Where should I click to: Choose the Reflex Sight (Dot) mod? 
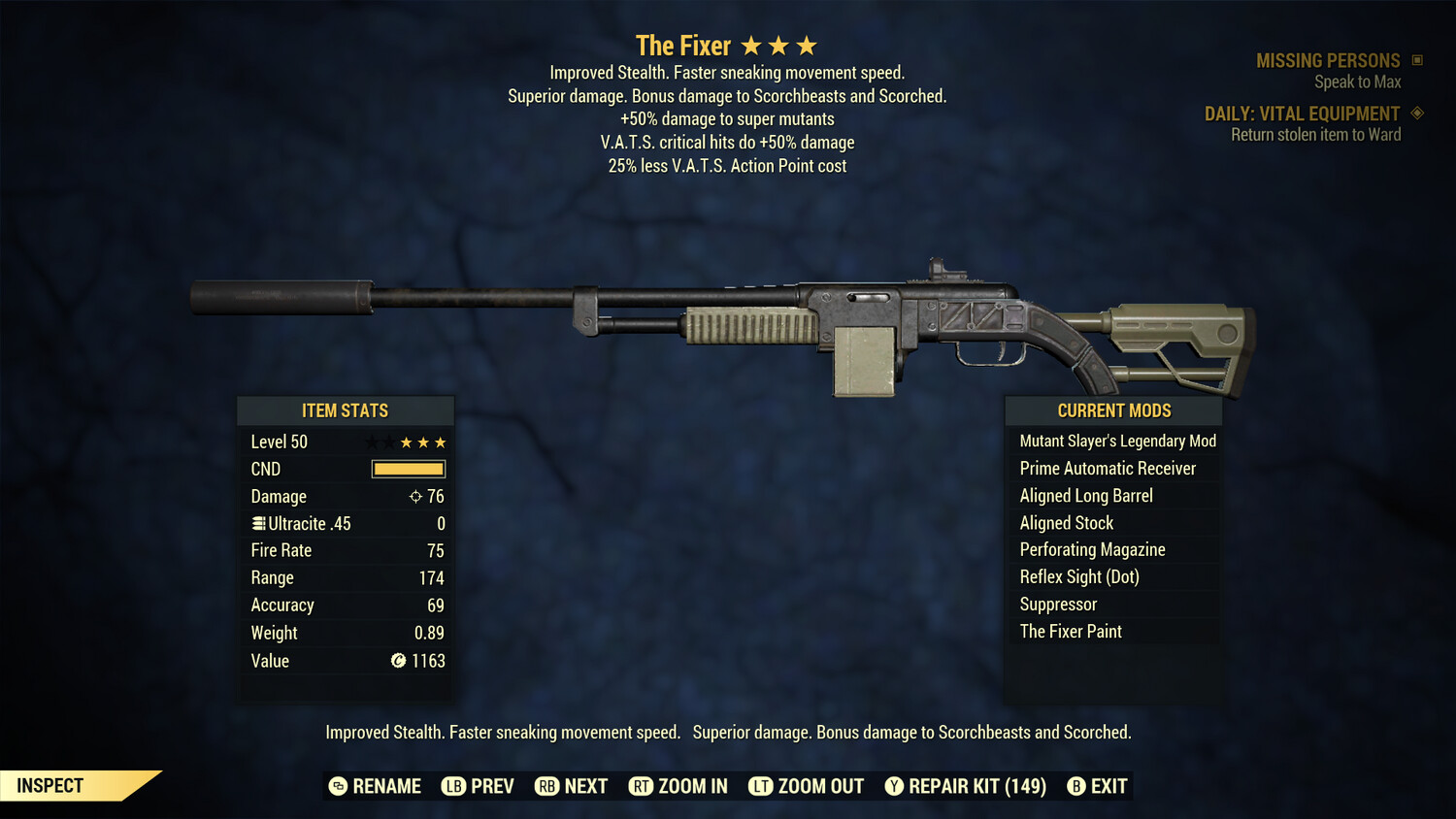point(1079,577)
